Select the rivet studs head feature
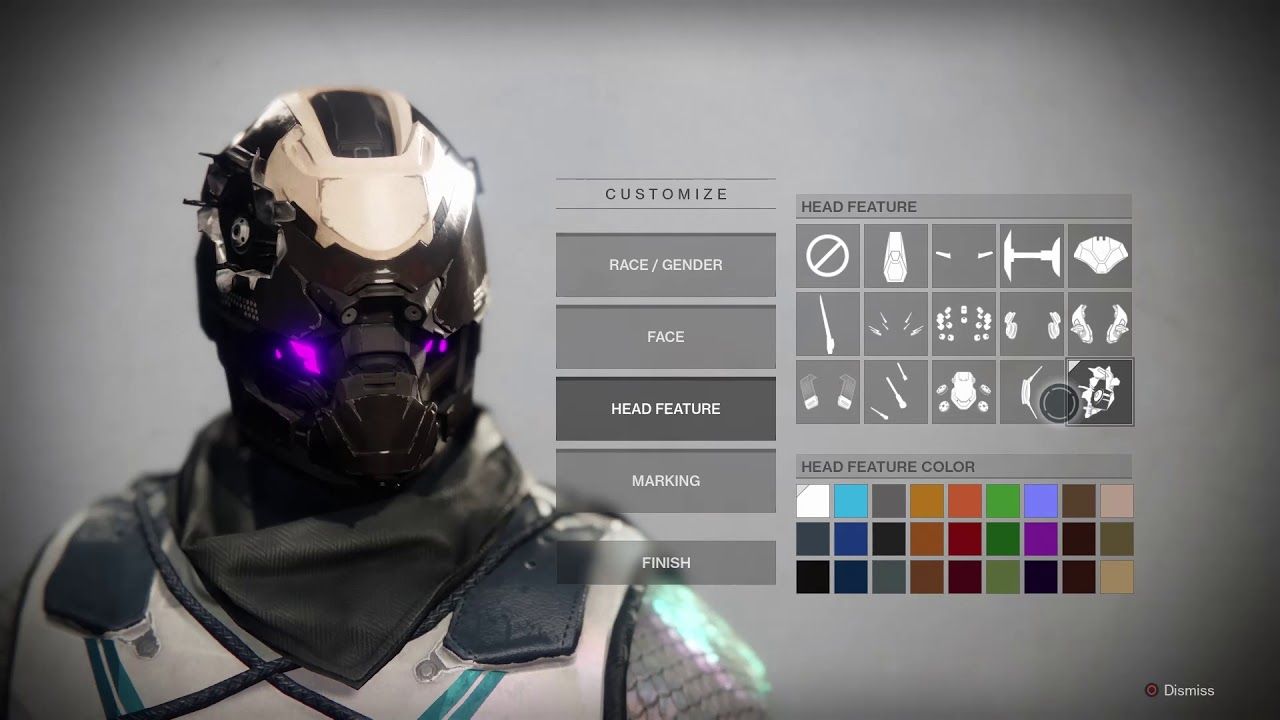Image resolution: width=1280 pixels, height=720 pixels. tap(963, 324)
